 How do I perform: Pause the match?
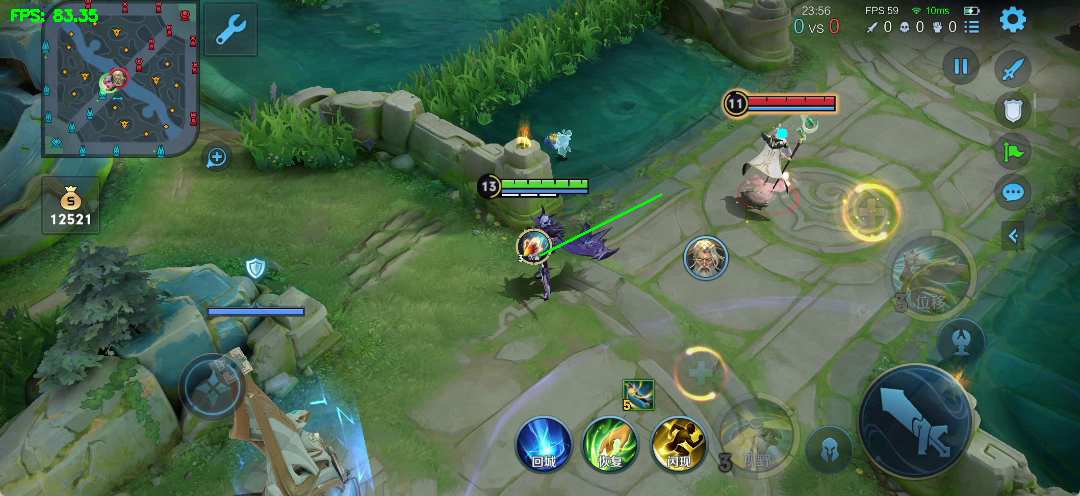960,67
